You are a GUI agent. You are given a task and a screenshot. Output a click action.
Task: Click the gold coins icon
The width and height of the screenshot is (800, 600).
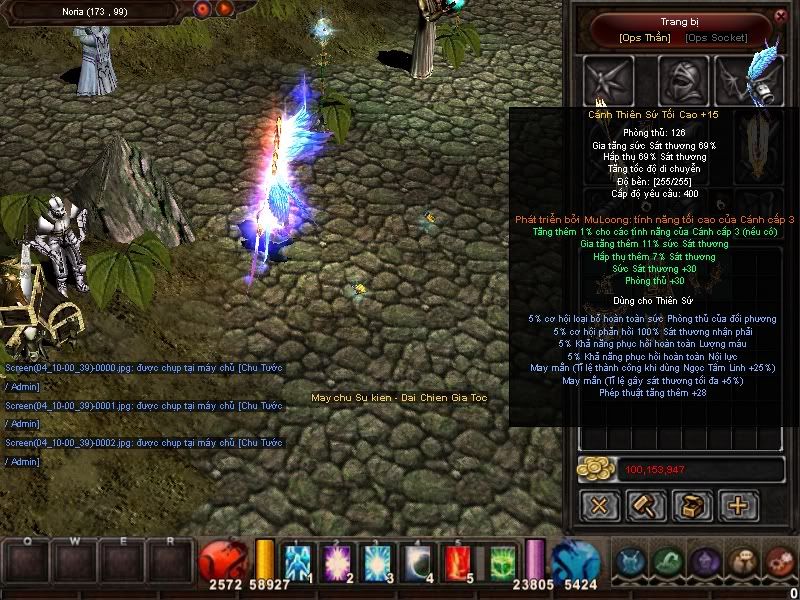[597, 468]
